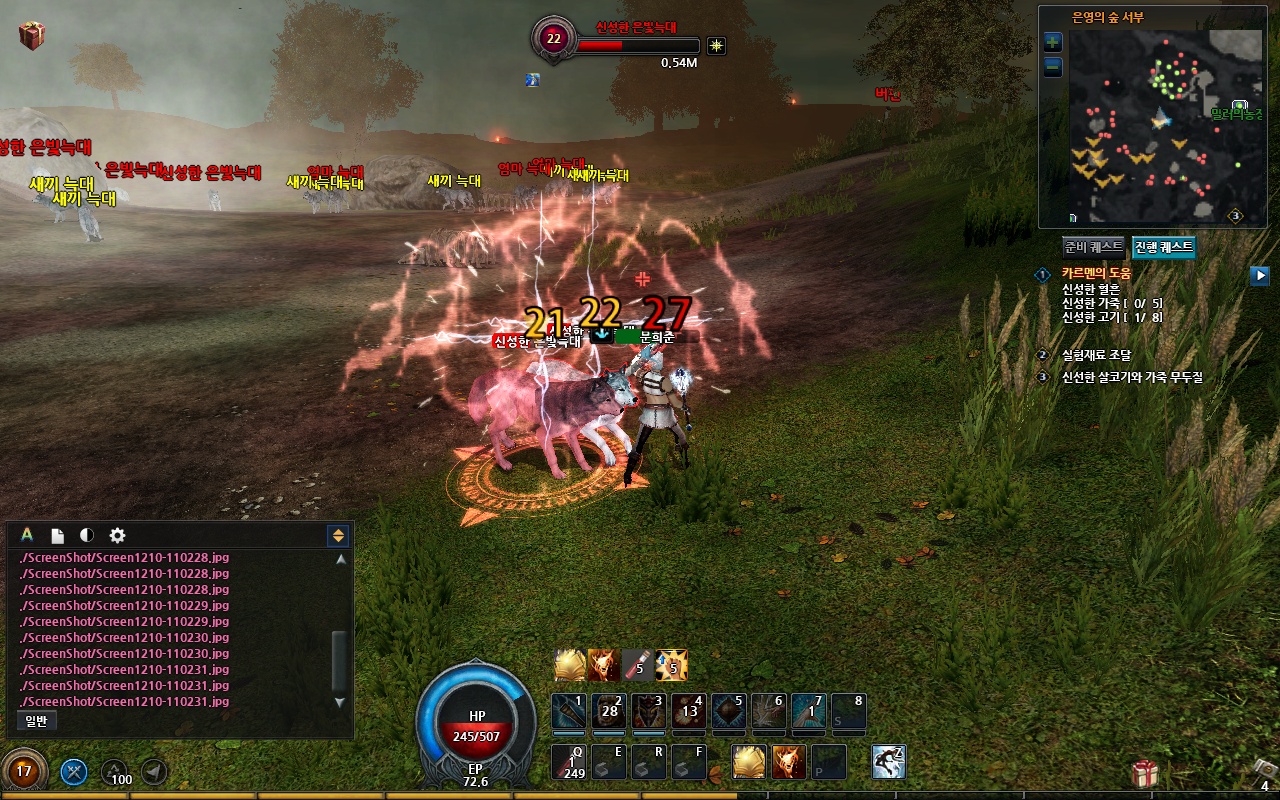Select the 카르멘의 도움 quest entry
Viewport: 1280px width, 800px height.
point(1096,274)
